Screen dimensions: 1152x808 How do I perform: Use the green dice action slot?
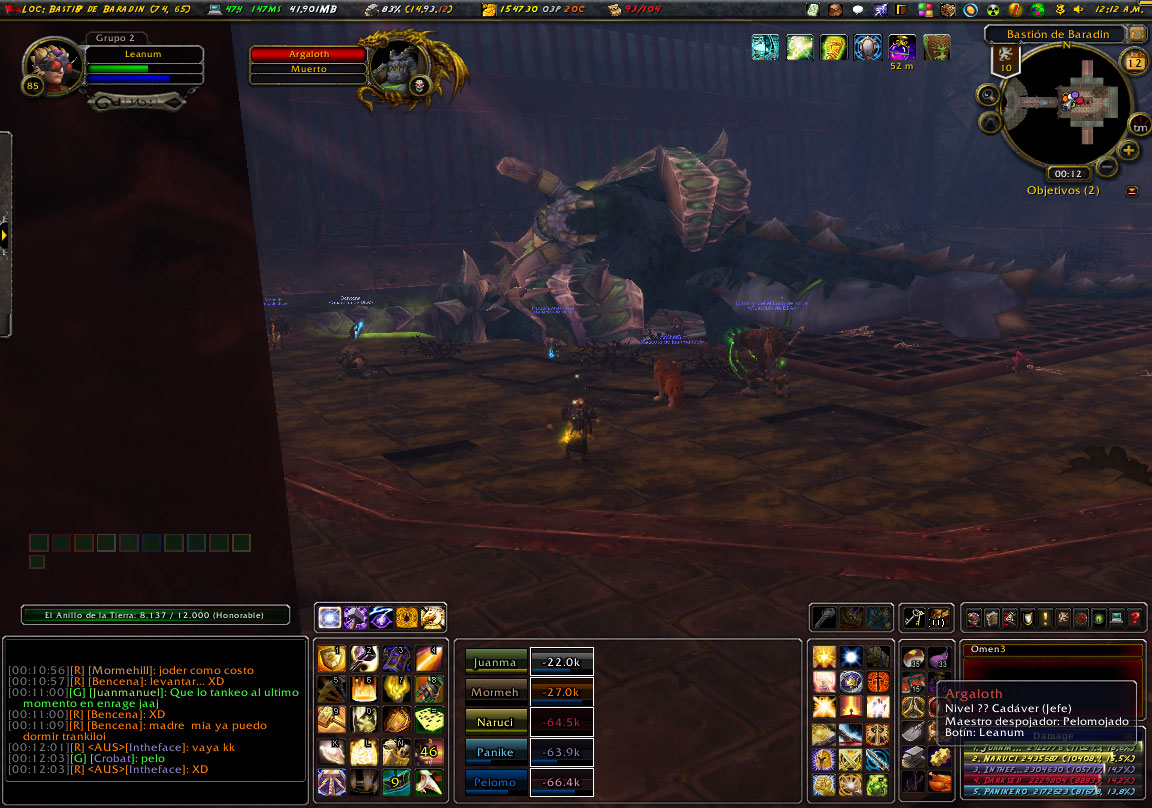click(430, 720)
